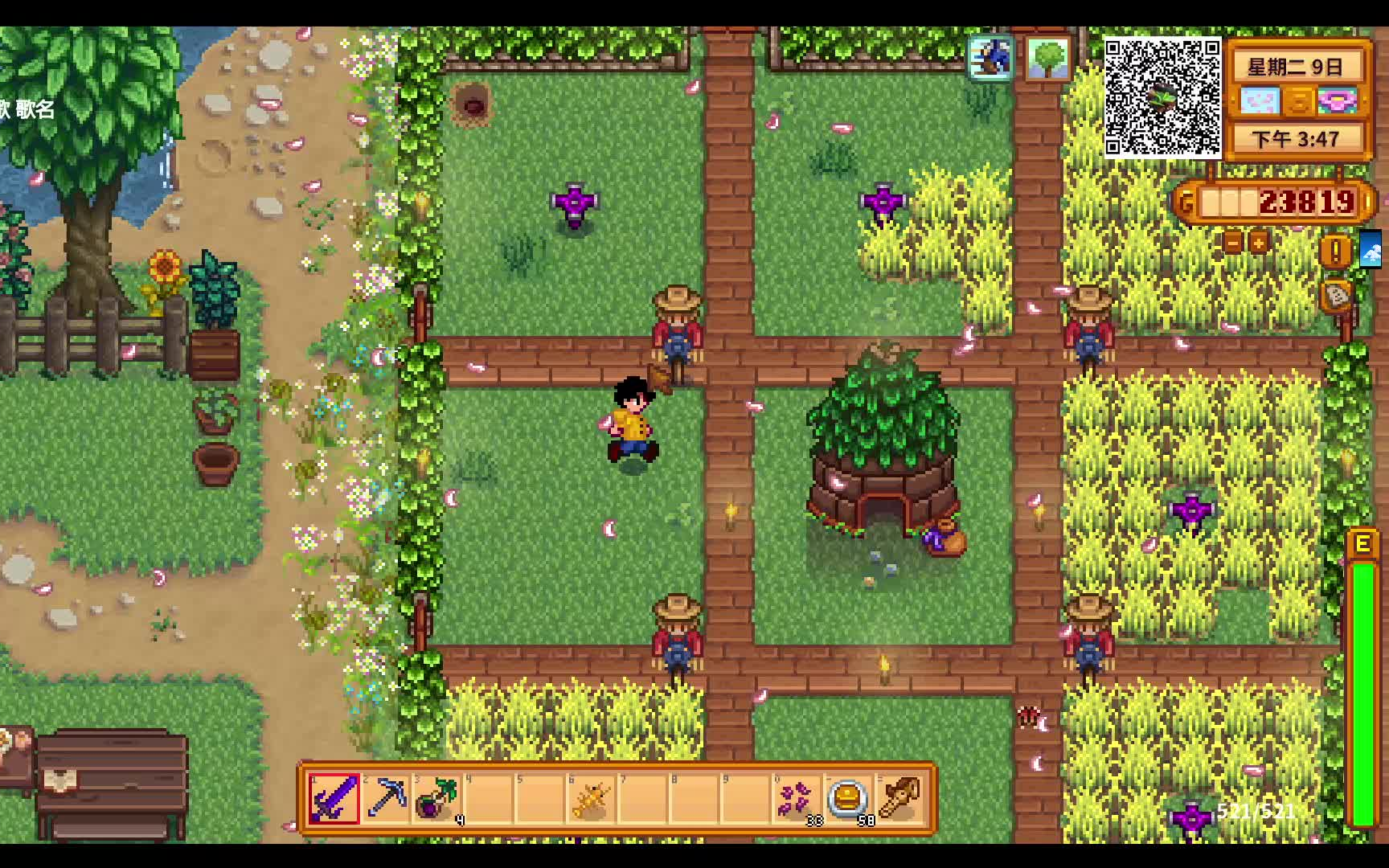The image size is (1389, 868).
Task: Click the zoom in plus button
Action: [x=1259, y=242]
